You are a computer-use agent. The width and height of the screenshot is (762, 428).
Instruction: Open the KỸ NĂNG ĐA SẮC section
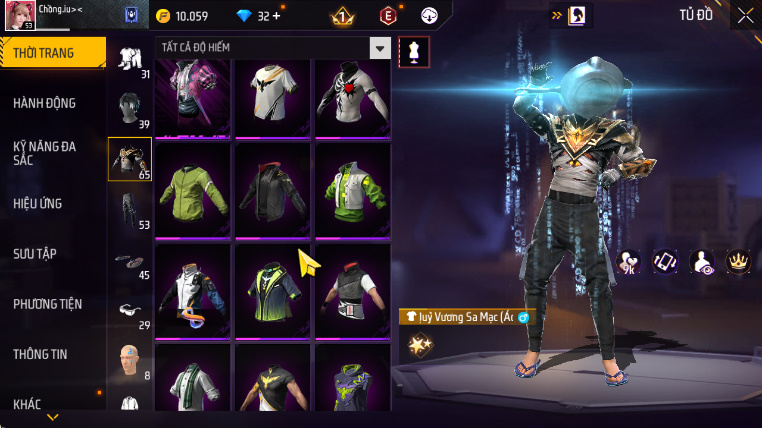(45, 153)
